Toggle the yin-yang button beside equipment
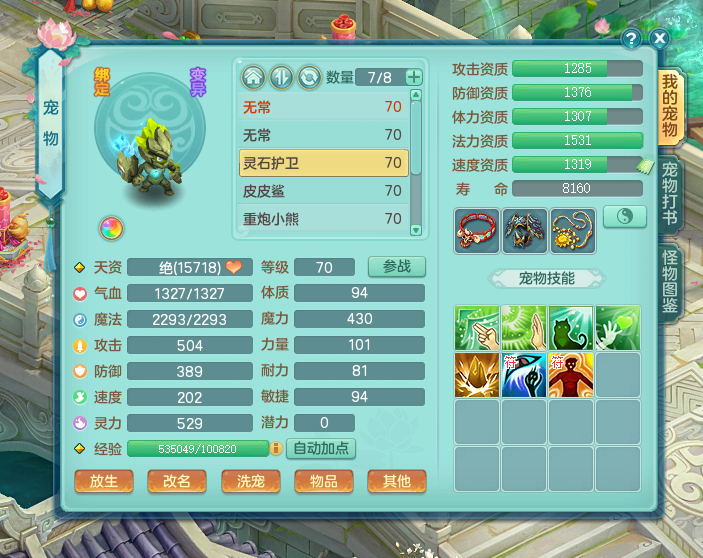The image size is (703, 558). (620, 217)
